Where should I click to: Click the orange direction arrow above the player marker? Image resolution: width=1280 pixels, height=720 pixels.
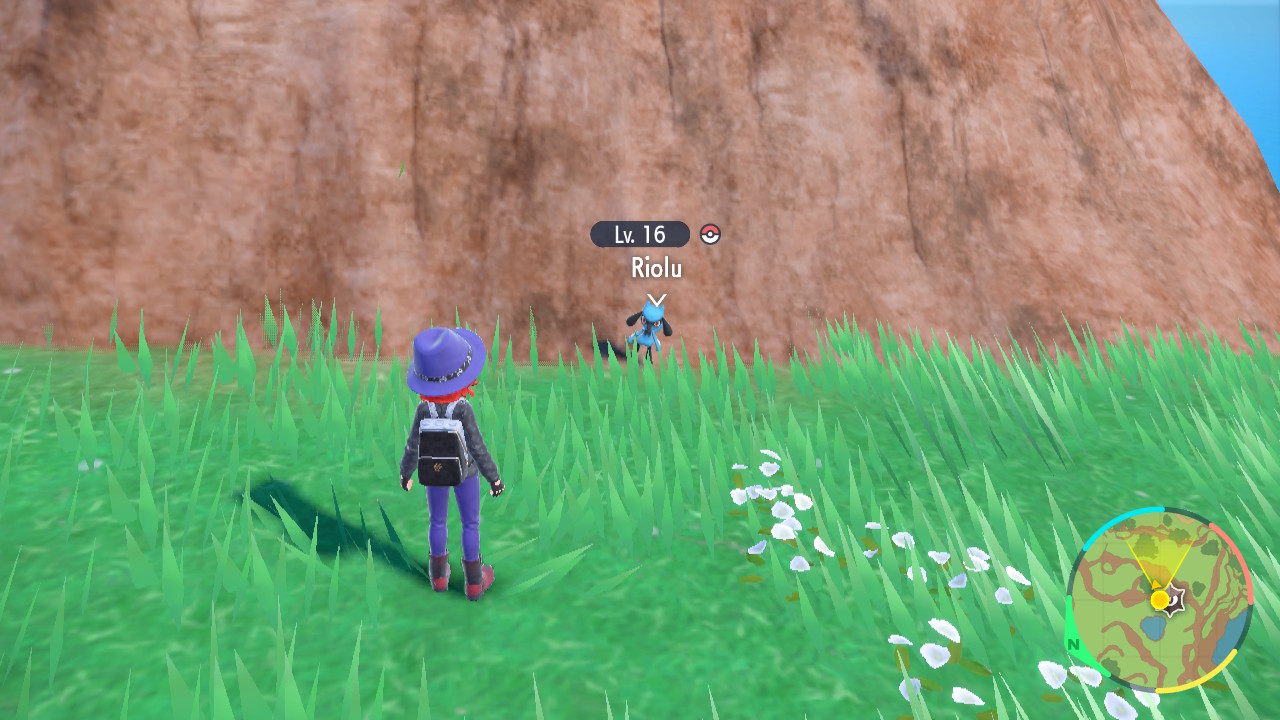(1156, 585)
